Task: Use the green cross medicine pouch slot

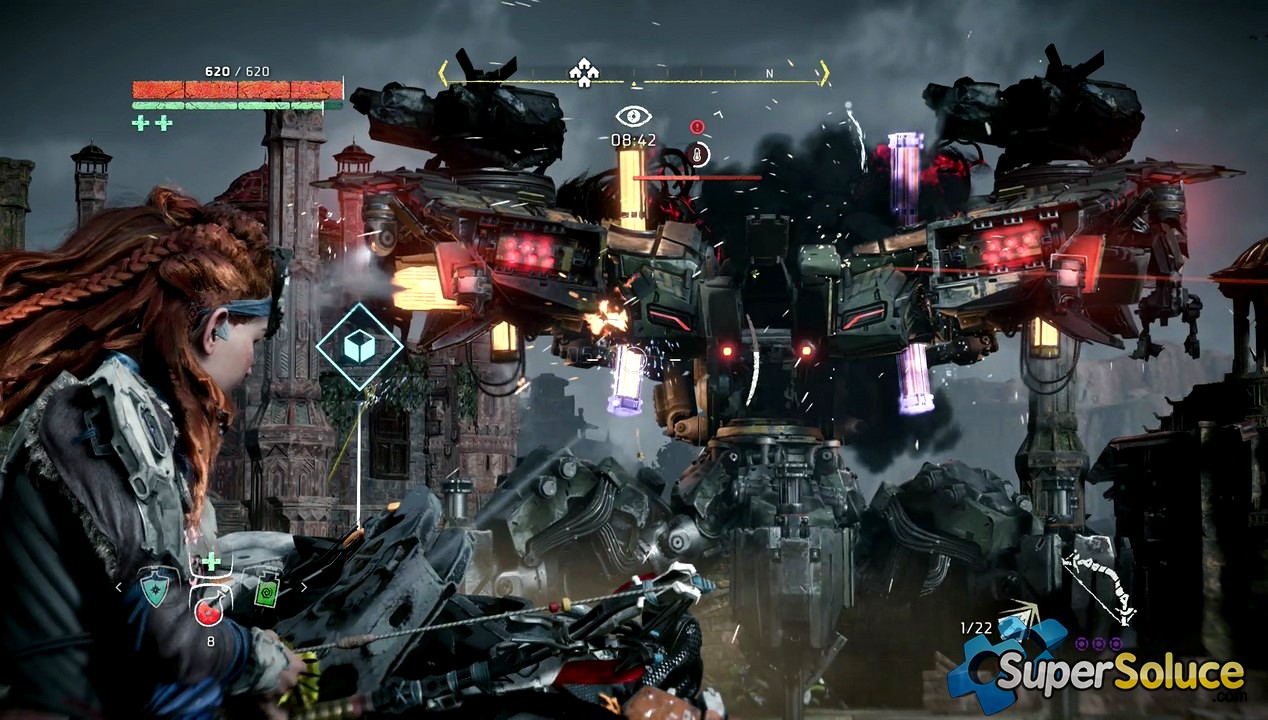Action: pos(211,561)
